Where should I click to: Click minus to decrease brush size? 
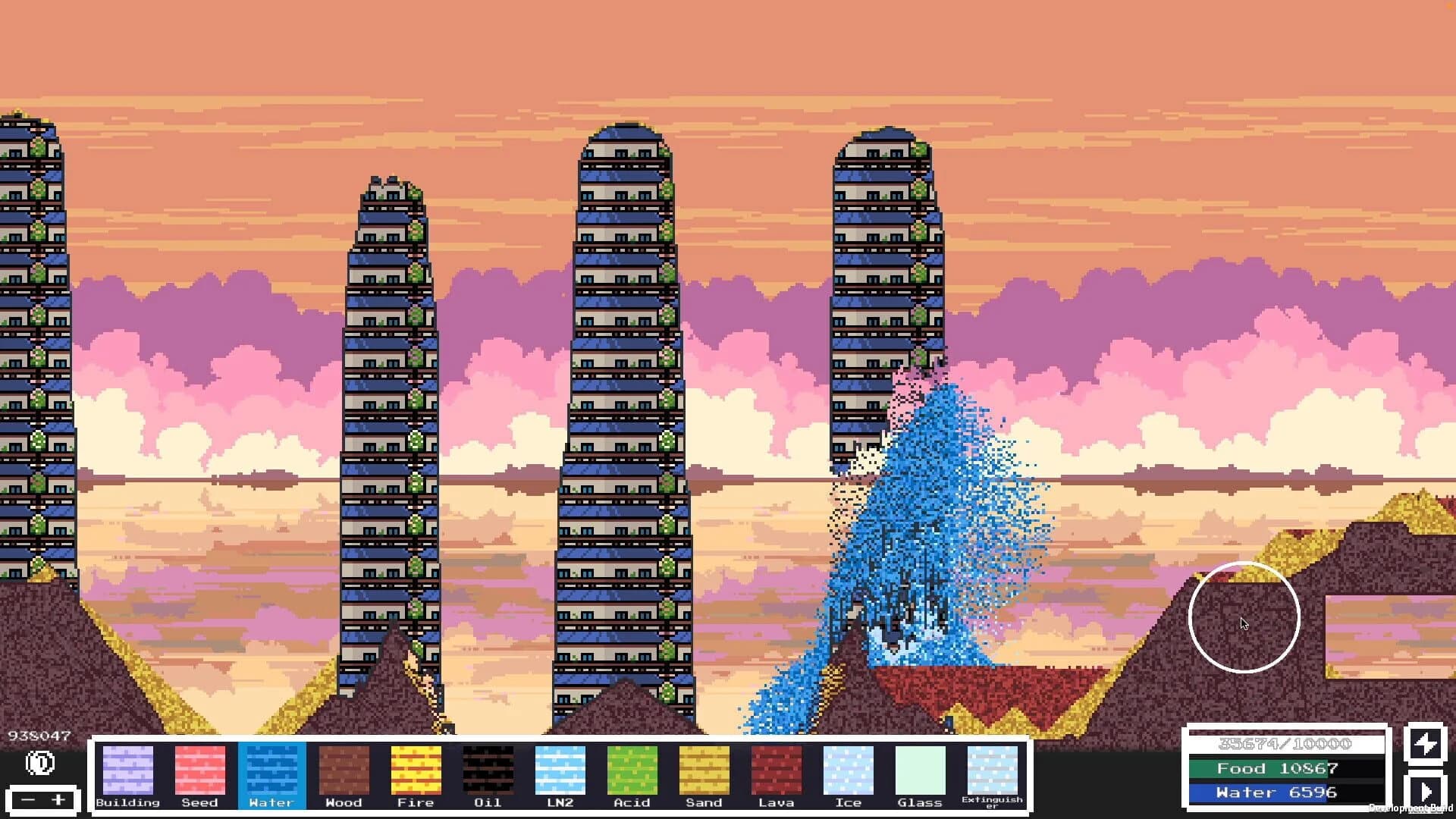(29, 800)
